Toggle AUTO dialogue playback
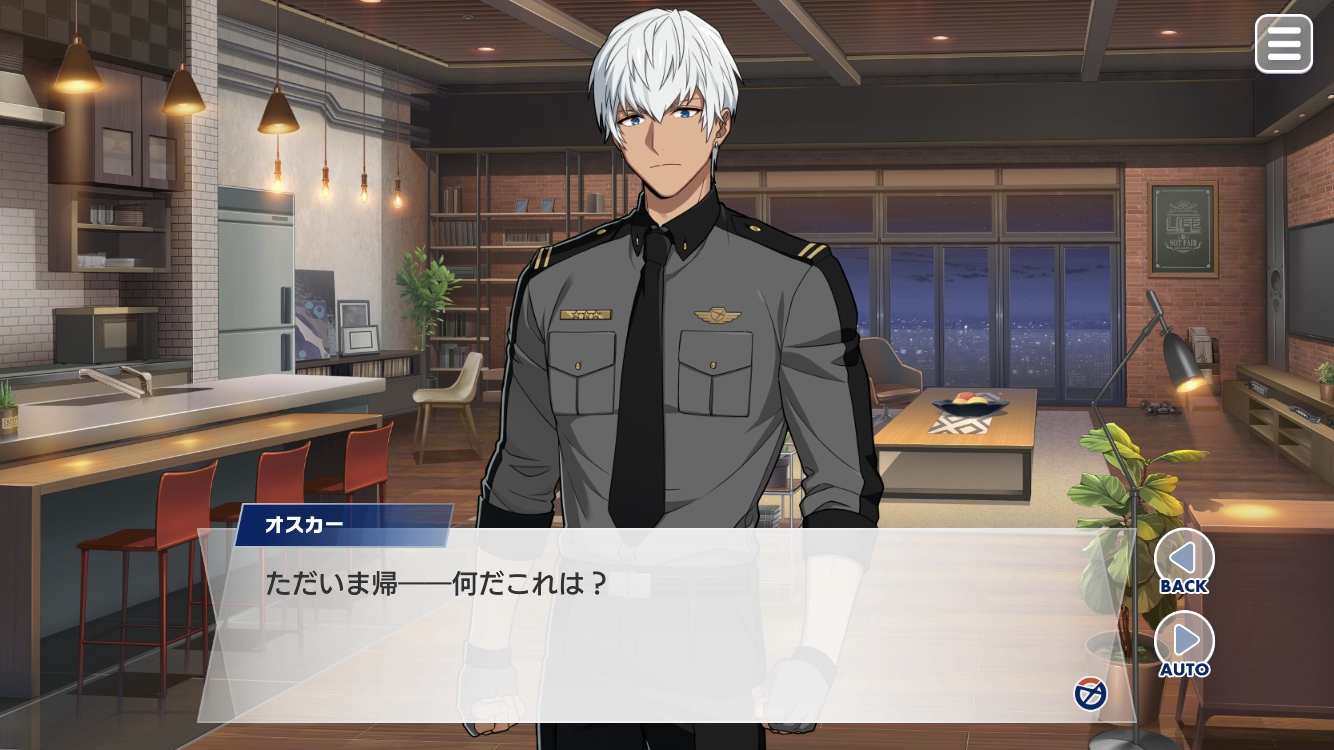Screen dimensions: 1334x750 click(1184, 644)
